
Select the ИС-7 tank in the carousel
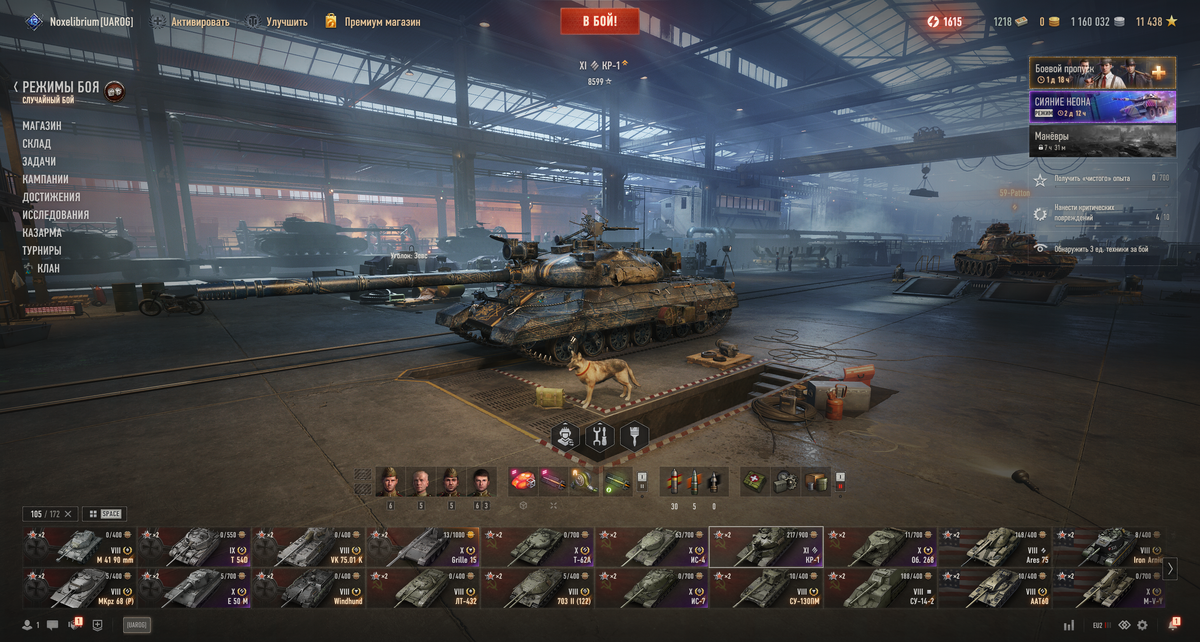tap(651, 588)
